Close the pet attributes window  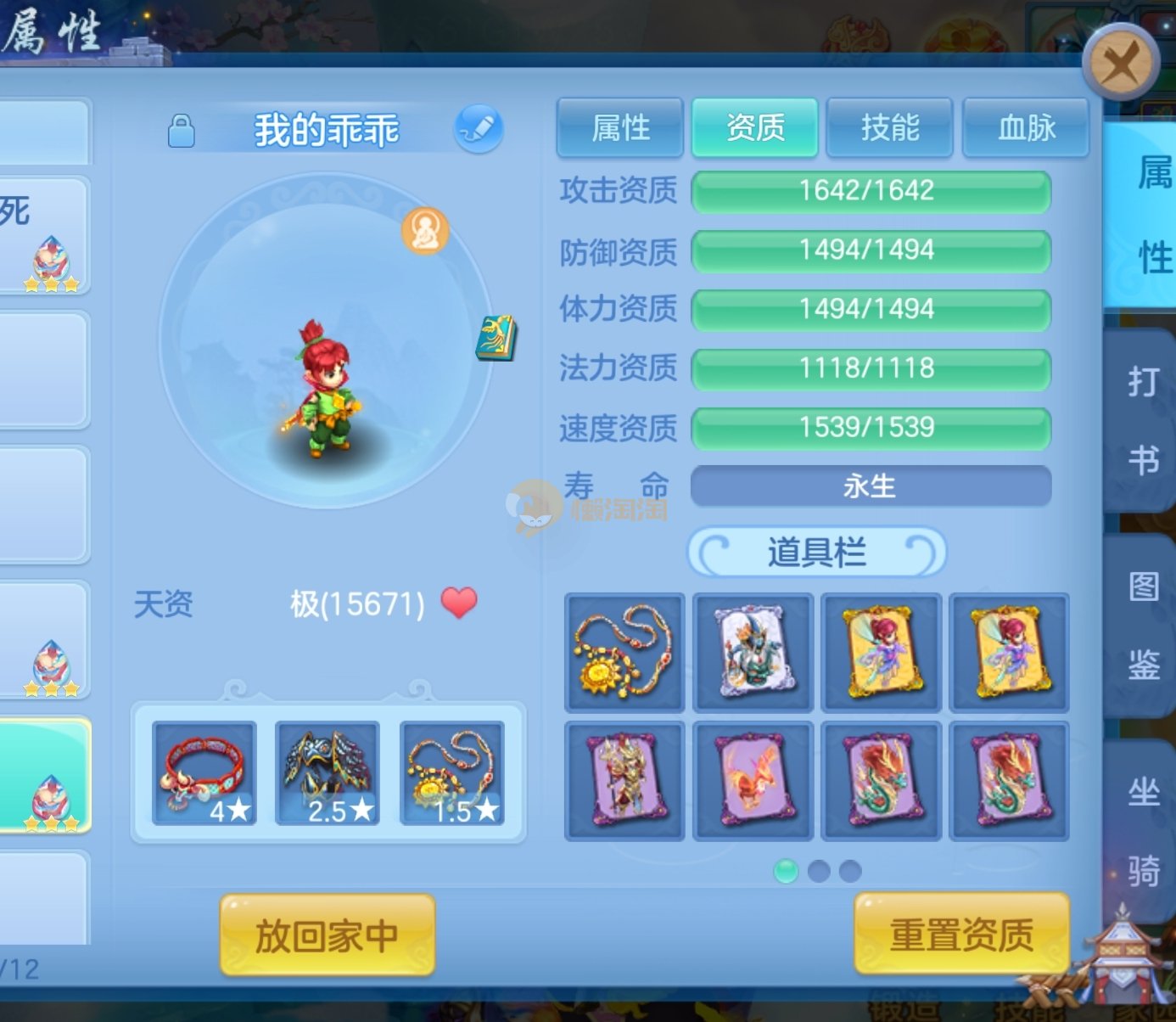1120,62
